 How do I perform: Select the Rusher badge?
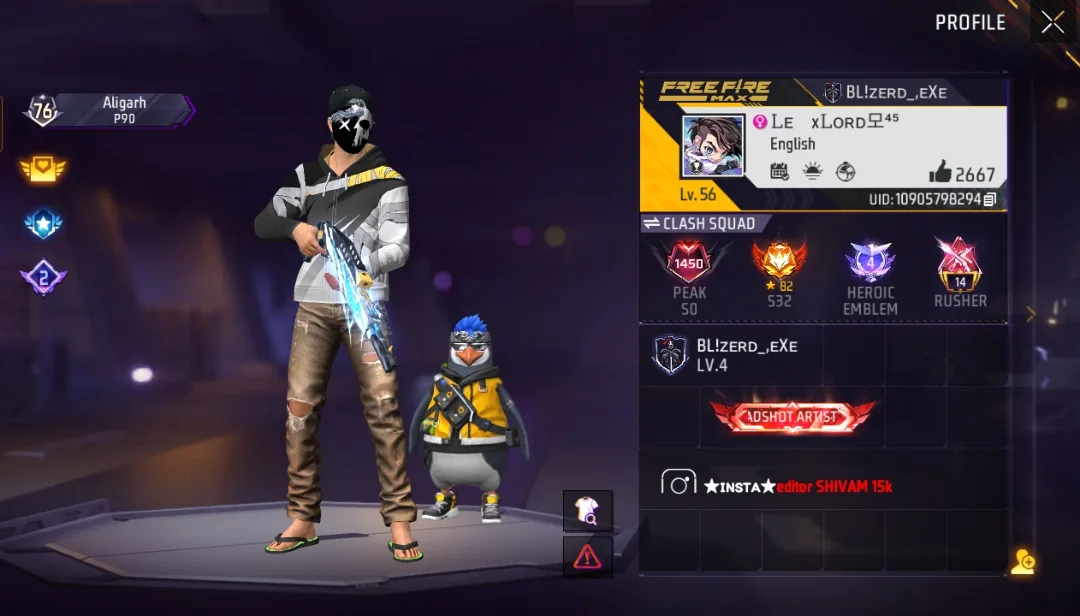click(959, 264)
